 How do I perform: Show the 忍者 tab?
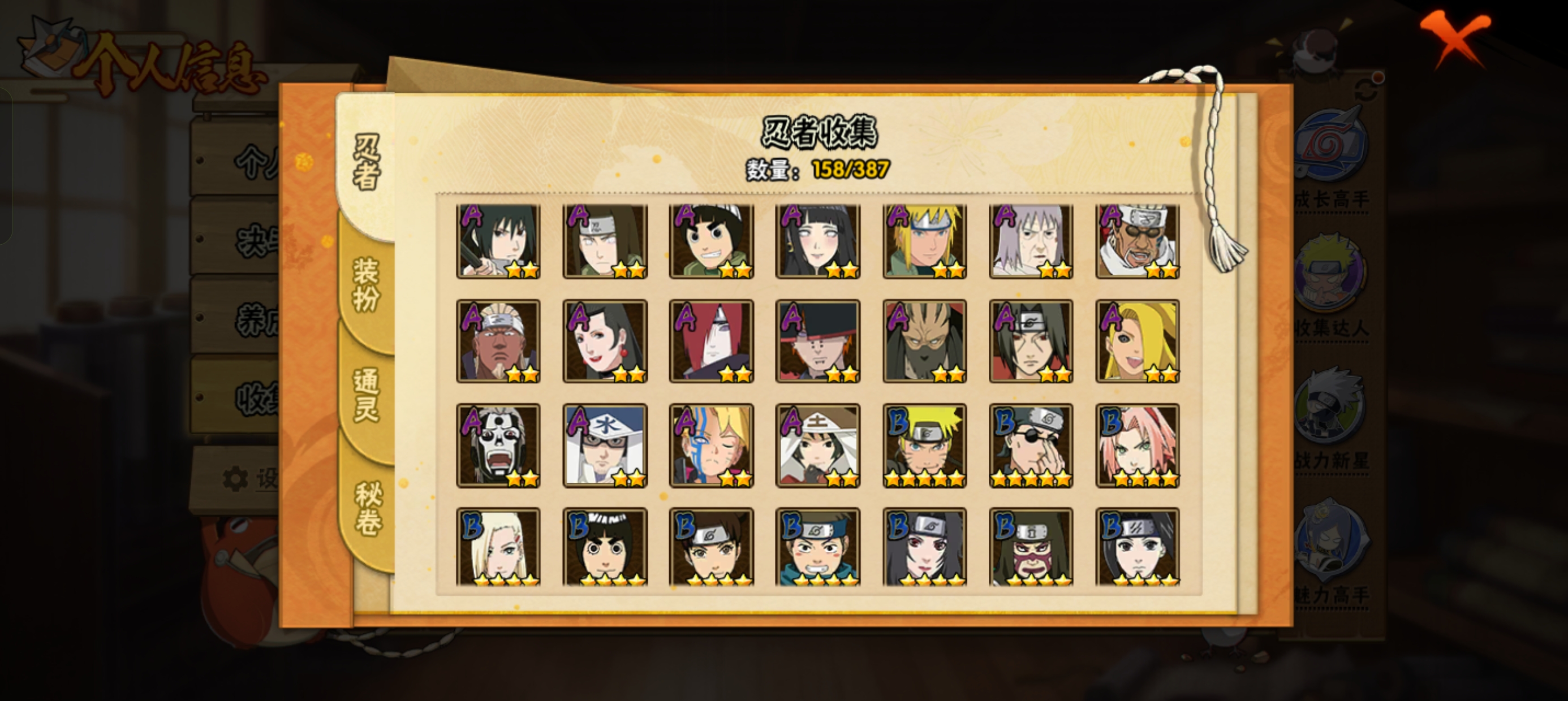pyautogui.click(x=367, y=162)
